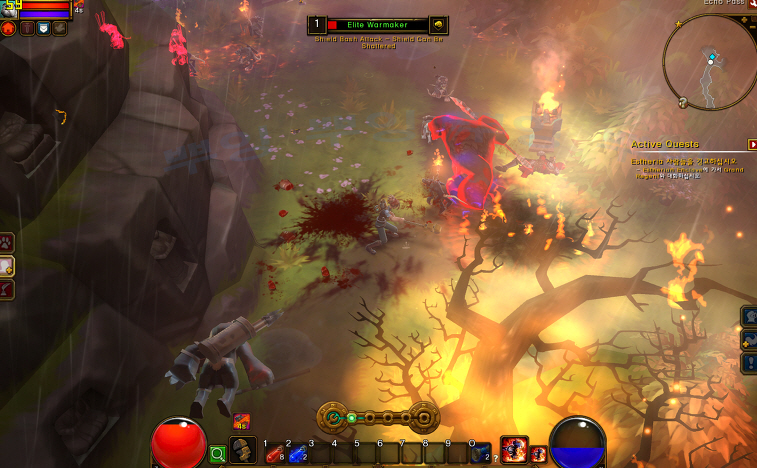Click the exclamation mark button on right edge
The height and width of the screenshot is (468, 757).
click(x=749, y=363)
